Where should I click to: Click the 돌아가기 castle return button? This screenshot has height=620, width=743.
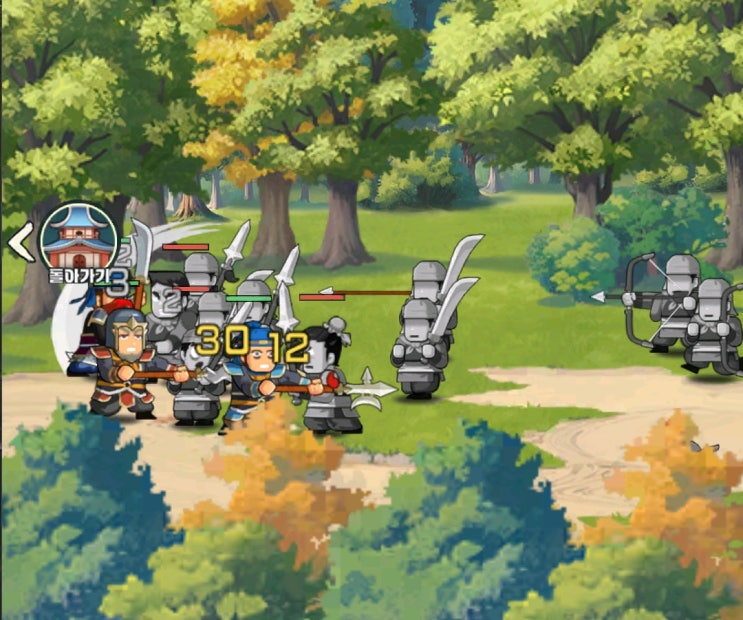tap(78, 241)
